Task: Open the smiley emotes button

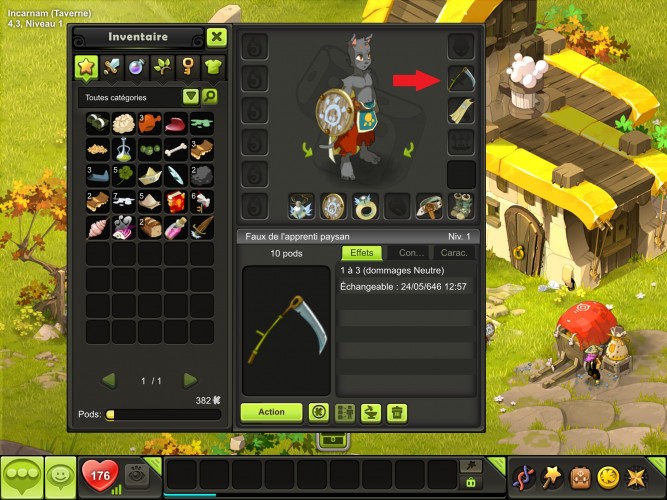Action: click(x=62, y=475)
